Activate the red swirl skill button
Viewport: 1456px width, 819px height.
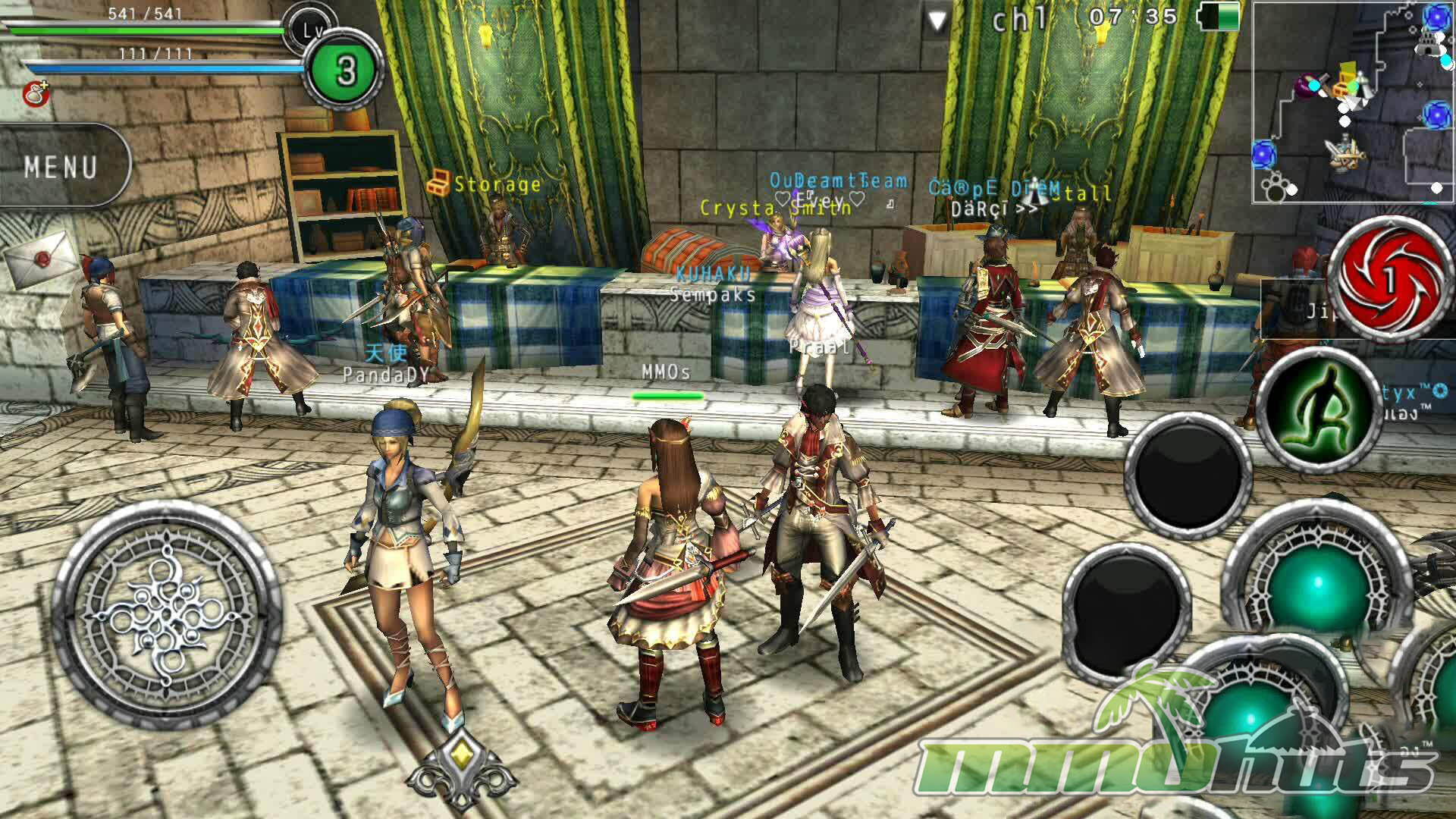coord(1389,280)
